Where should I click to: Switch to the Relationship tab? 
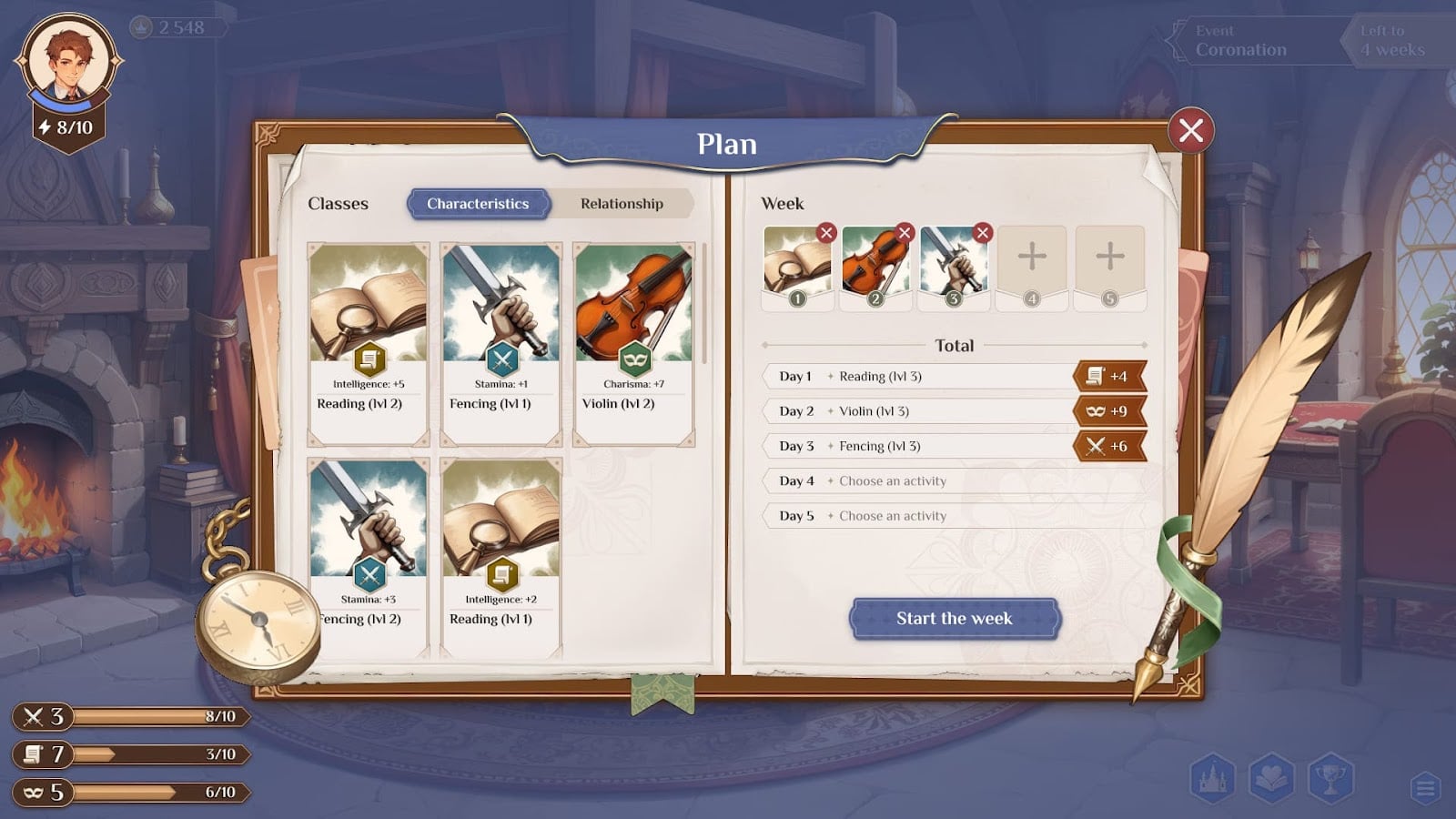click(x=622, y=204)
